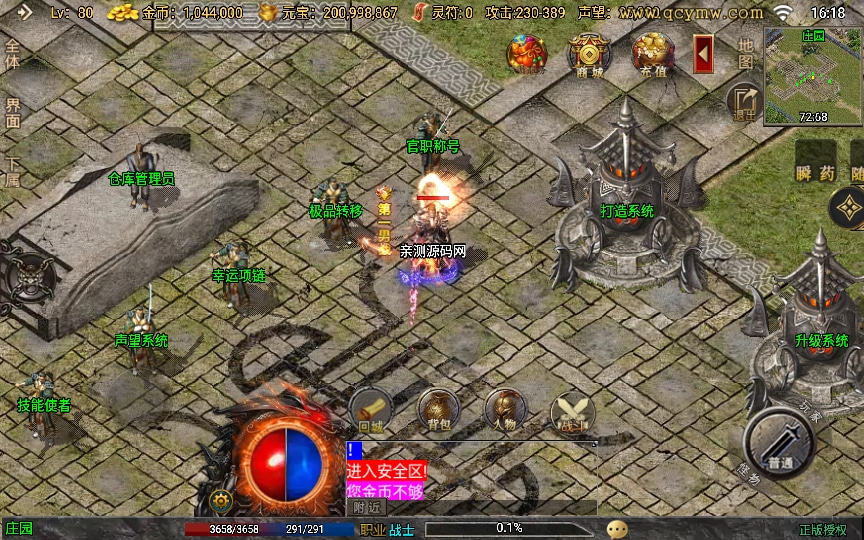Use the 回城 return scroll
The image size is (864, 540).
[370, 411]
